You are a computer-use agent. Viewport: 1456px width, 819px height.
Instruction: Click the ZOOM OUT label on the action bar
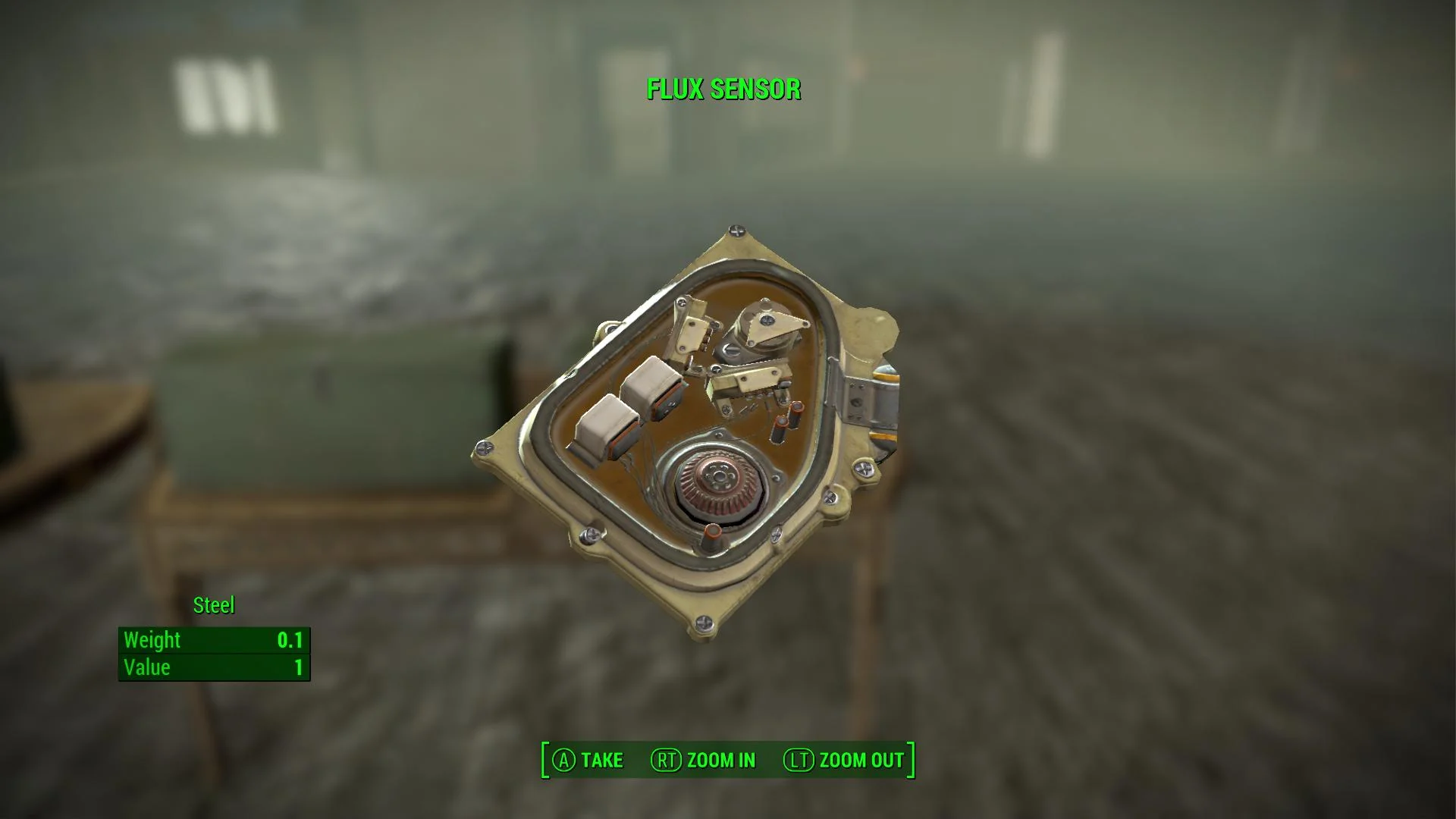click(861, 758)
